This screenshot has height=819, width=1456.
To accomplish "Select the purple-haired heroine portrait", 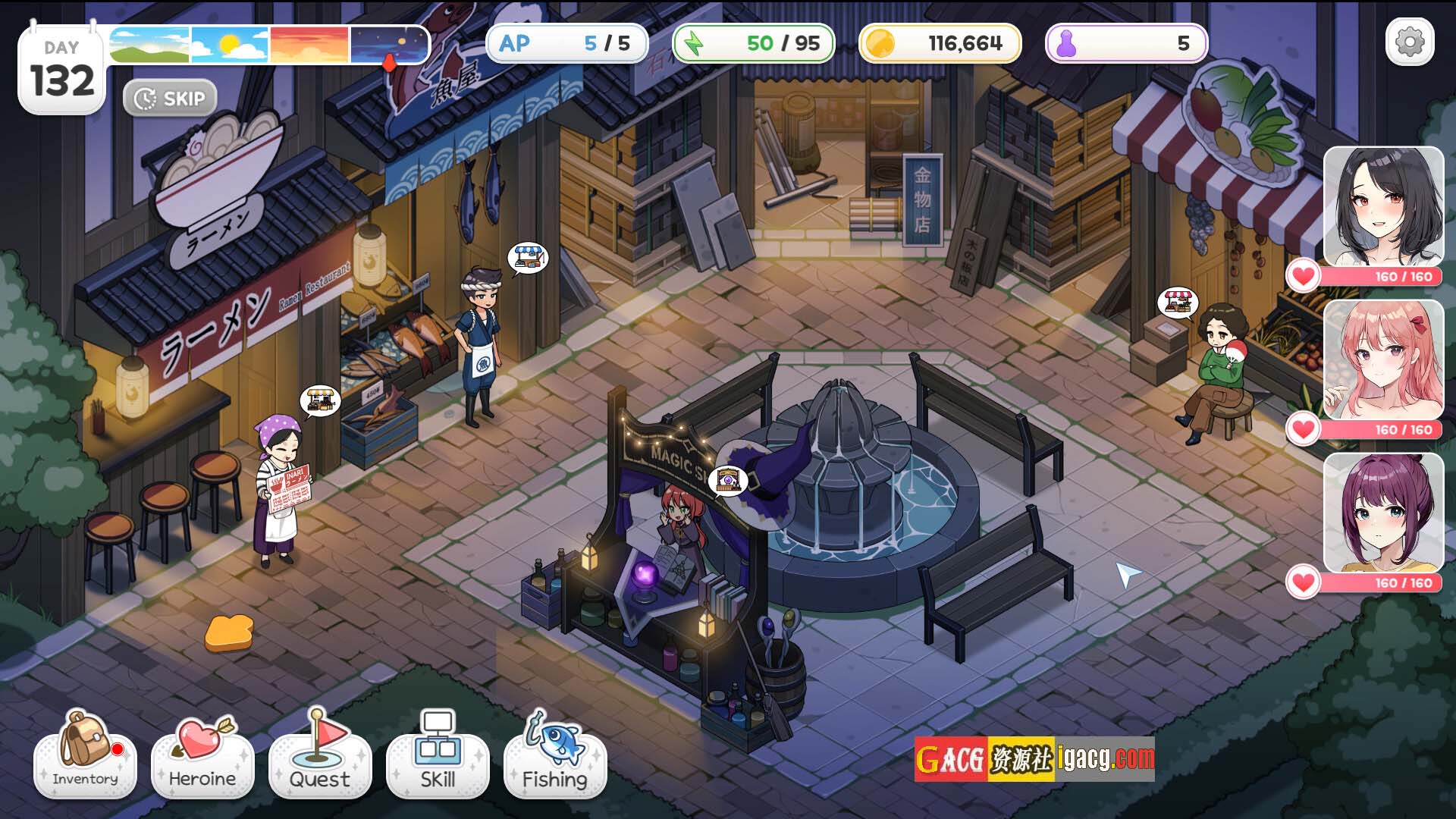I will [1383, 513].
